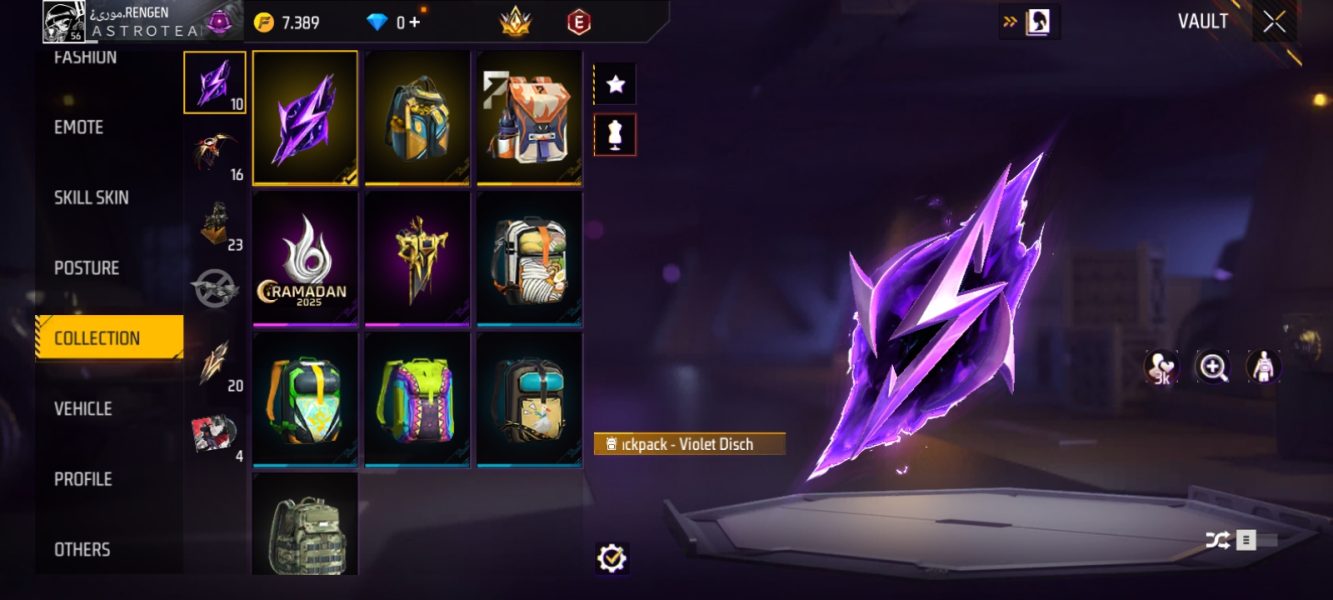1333x600 pixels.
Task: Click the star favorites filter
Action: tap(615, 85)
